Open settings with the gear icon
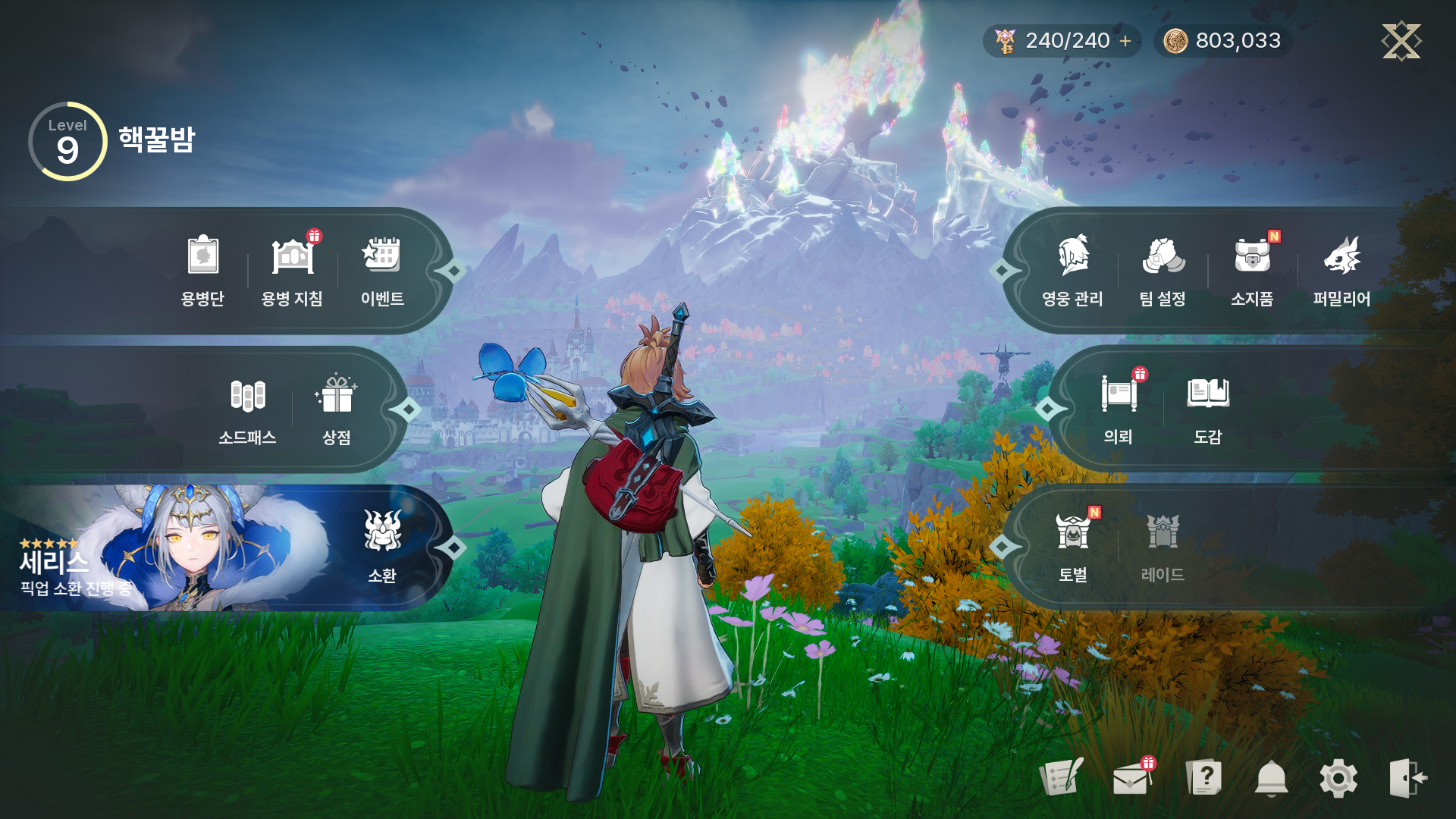Screen dimensions: 1456x819 pyautogui.click(x=1338, y=778)
